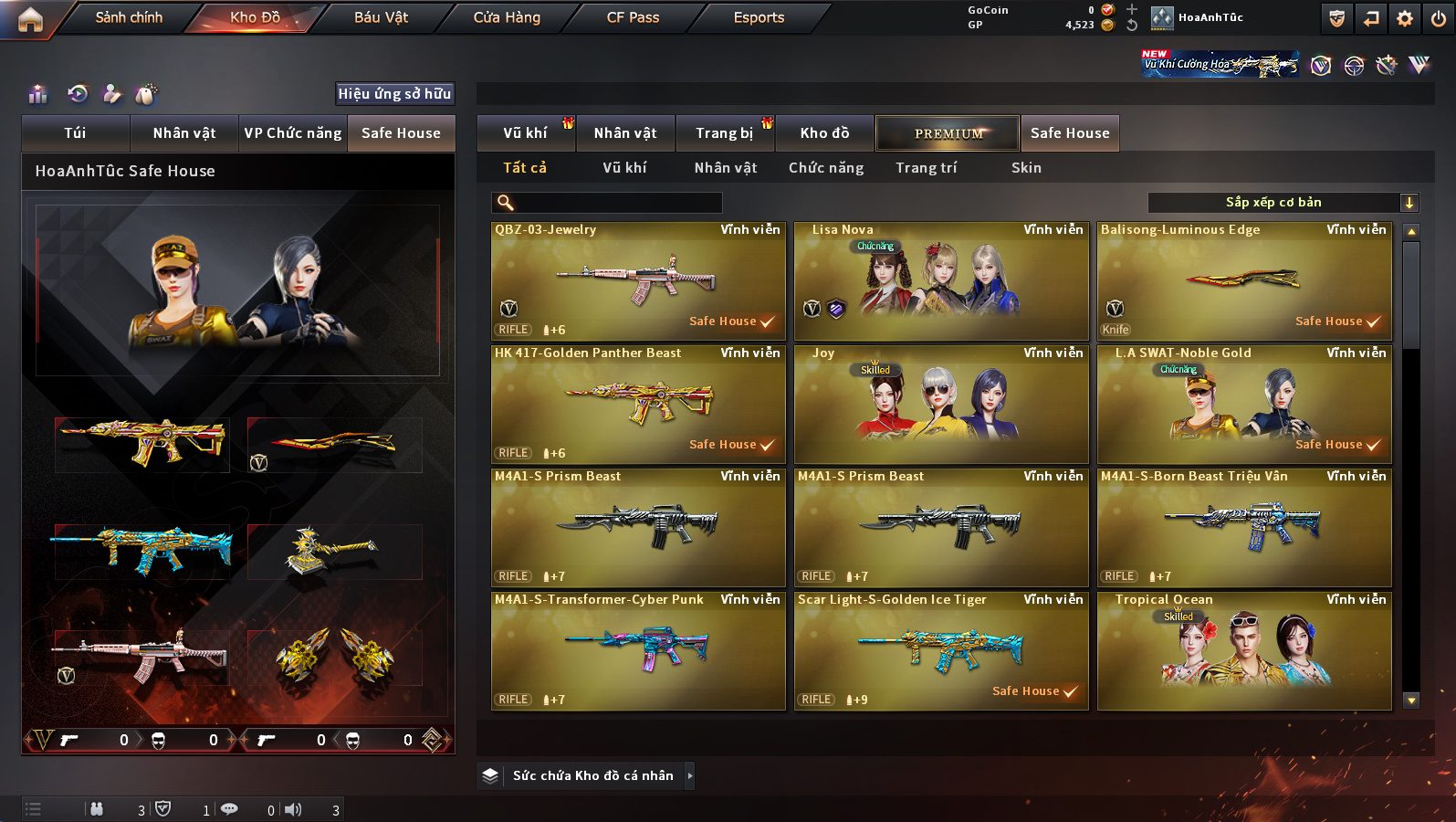This screenshot has height=822, width=1456.
Task: Click the home icon button
Action: click(x=30, y=19)
